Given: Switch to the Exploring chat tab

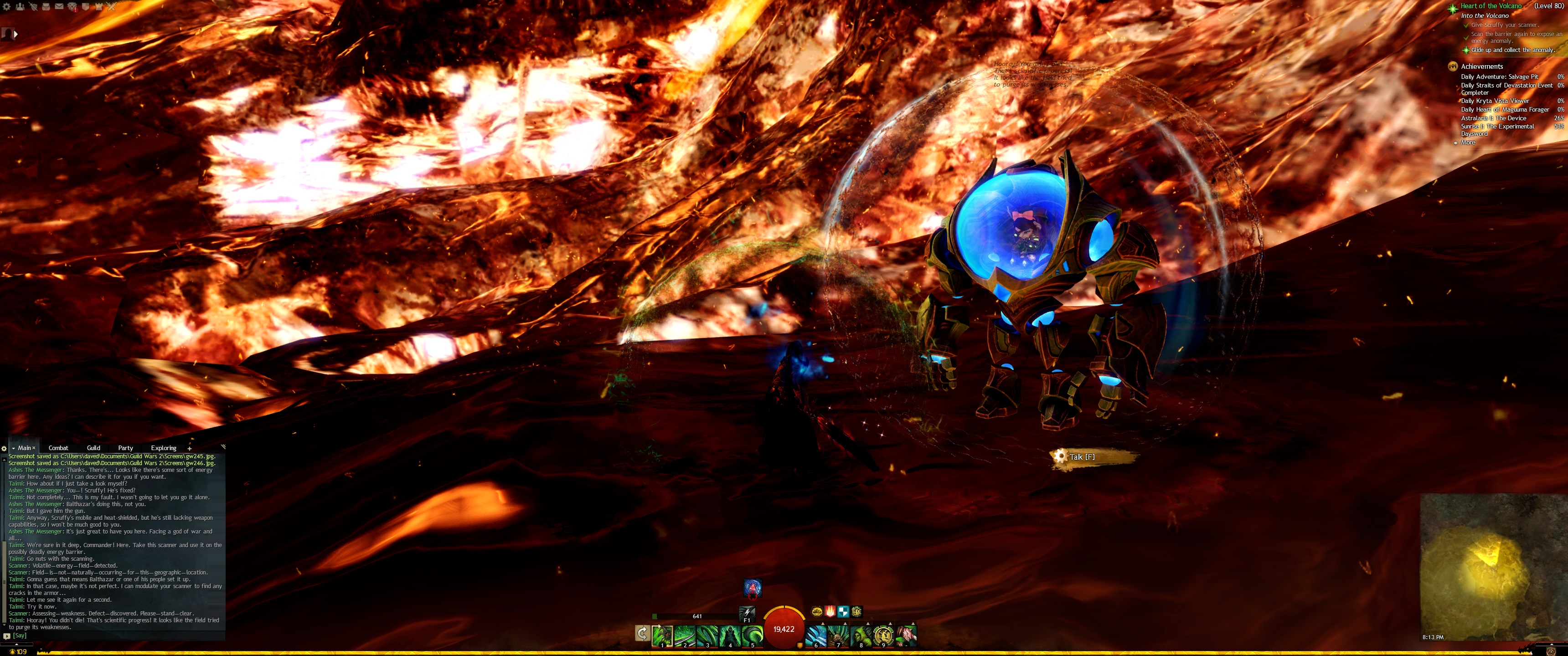Looking at the screenshot, I should pyautogui.click(x=163, y=448).
